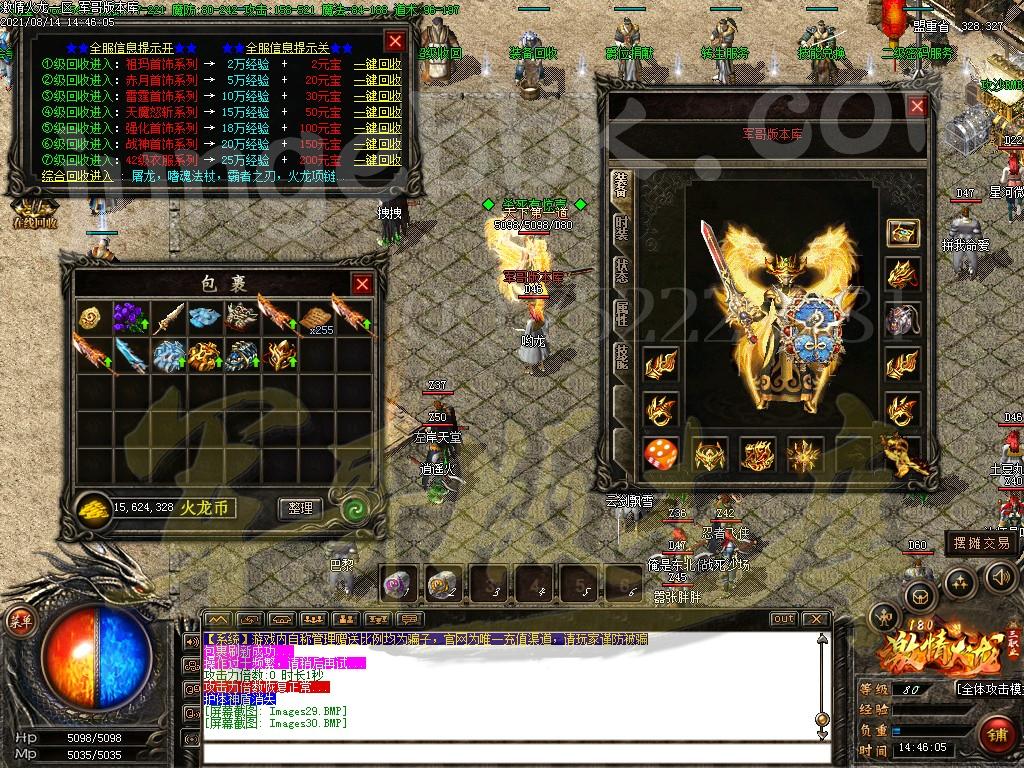The height and width of the screenshot is (768, 1024).
Task: Click the green swirl bag button
Action: coord(353,509)
